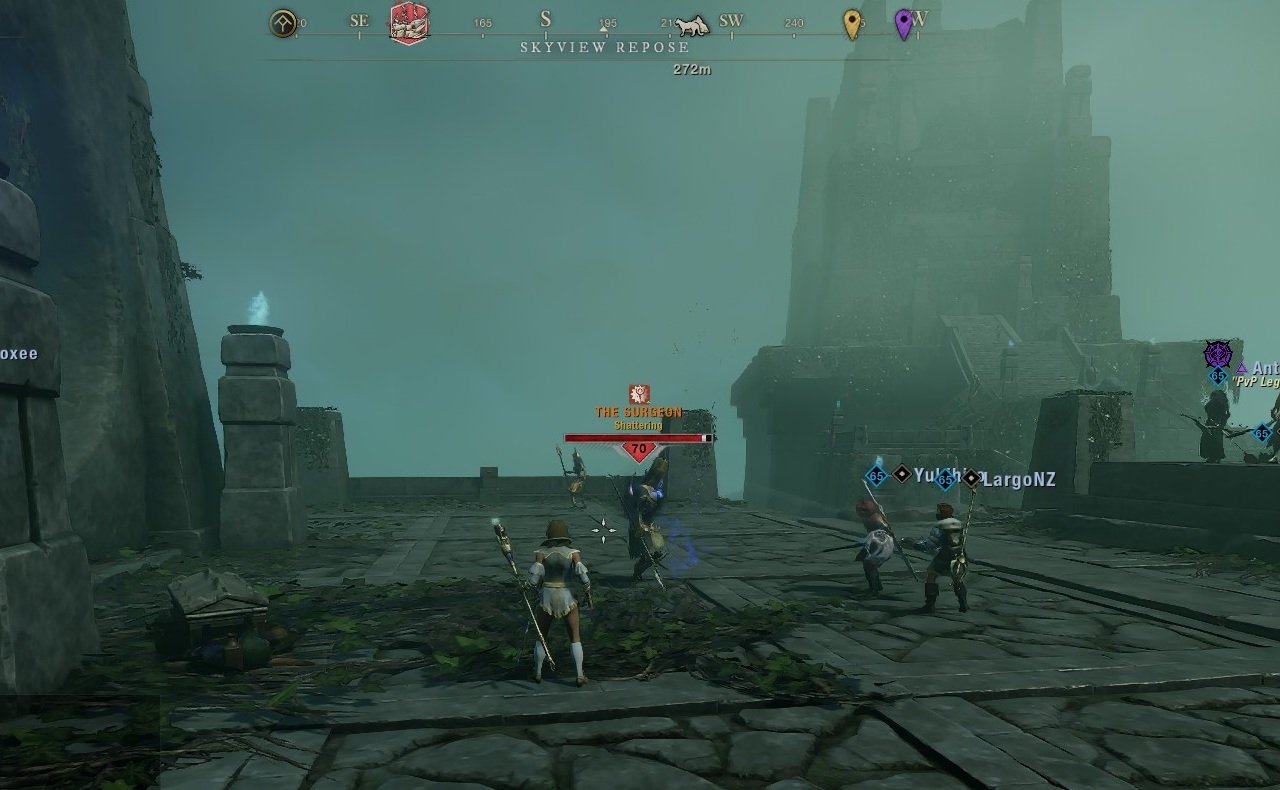Screen dimensions: 1280x790
Task: Click the LargoNZ player nameplate
Action: [1018, 480]
